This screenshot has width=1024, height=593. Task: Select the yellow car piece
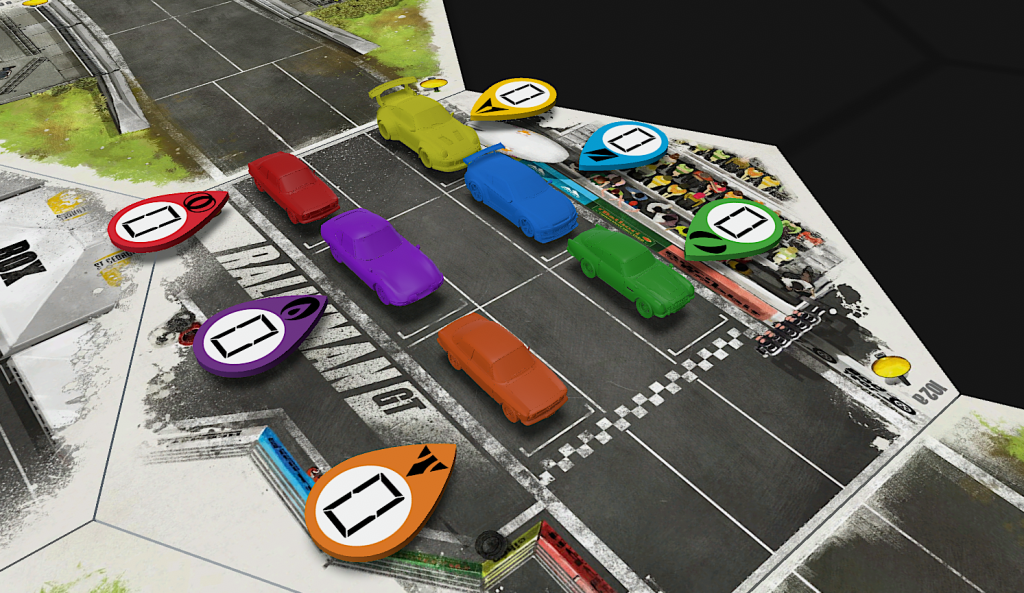point(426,128)
